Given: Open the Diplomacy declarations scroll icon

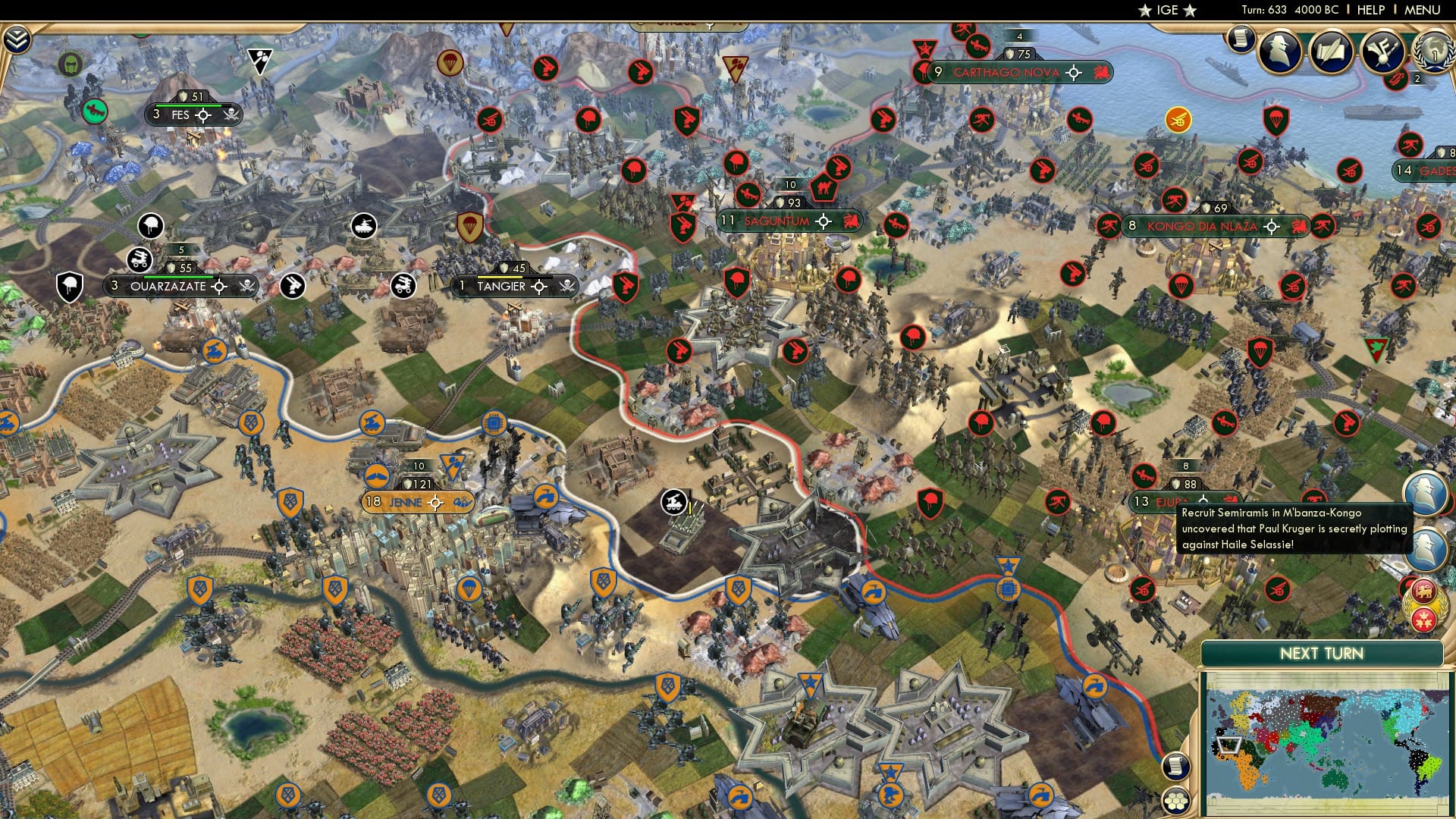Looking at the screenshot, I should click(1331, 51).
